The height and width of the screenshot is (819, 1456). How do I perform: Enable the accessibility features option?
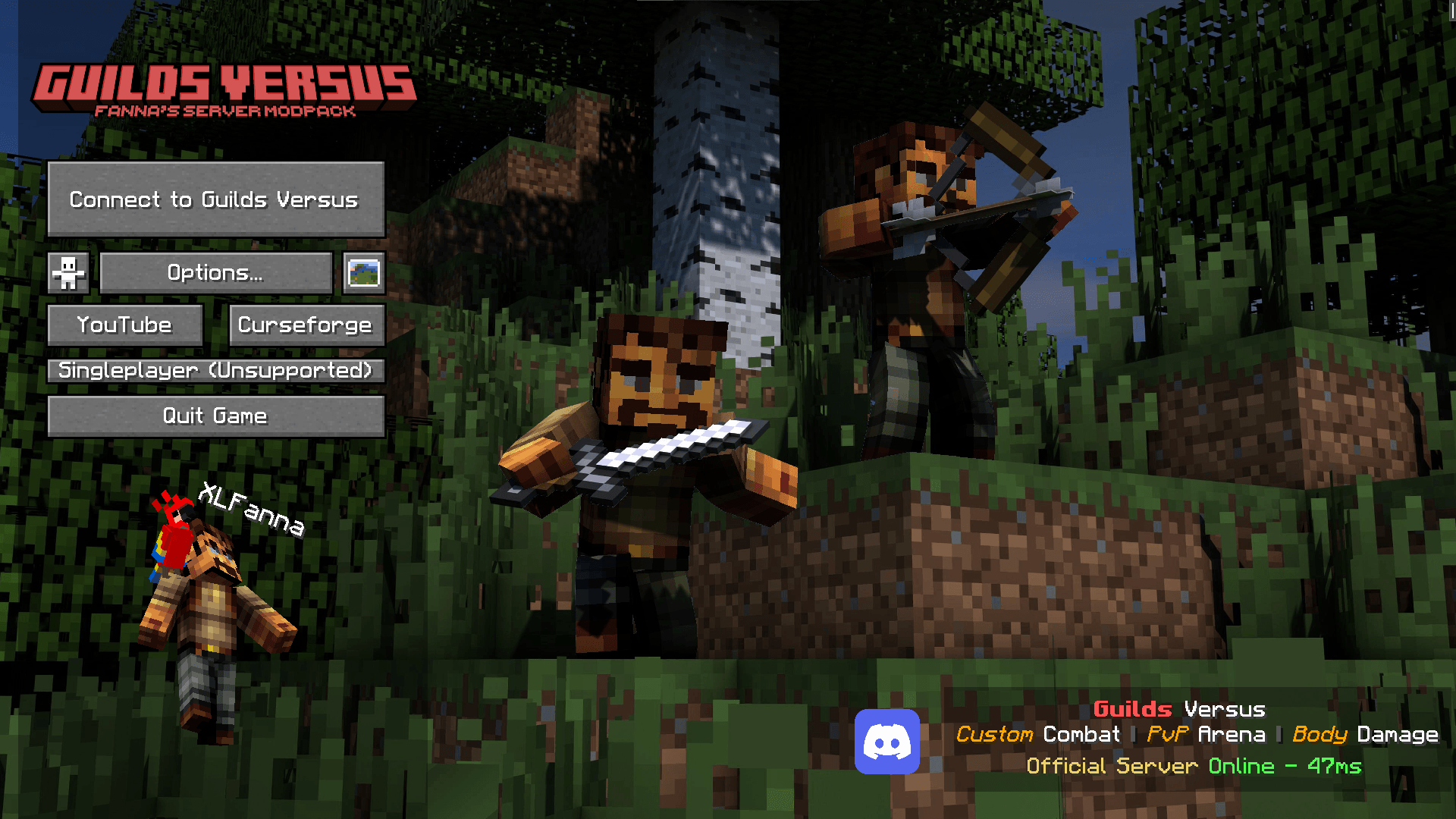click(x=67, y=273)
